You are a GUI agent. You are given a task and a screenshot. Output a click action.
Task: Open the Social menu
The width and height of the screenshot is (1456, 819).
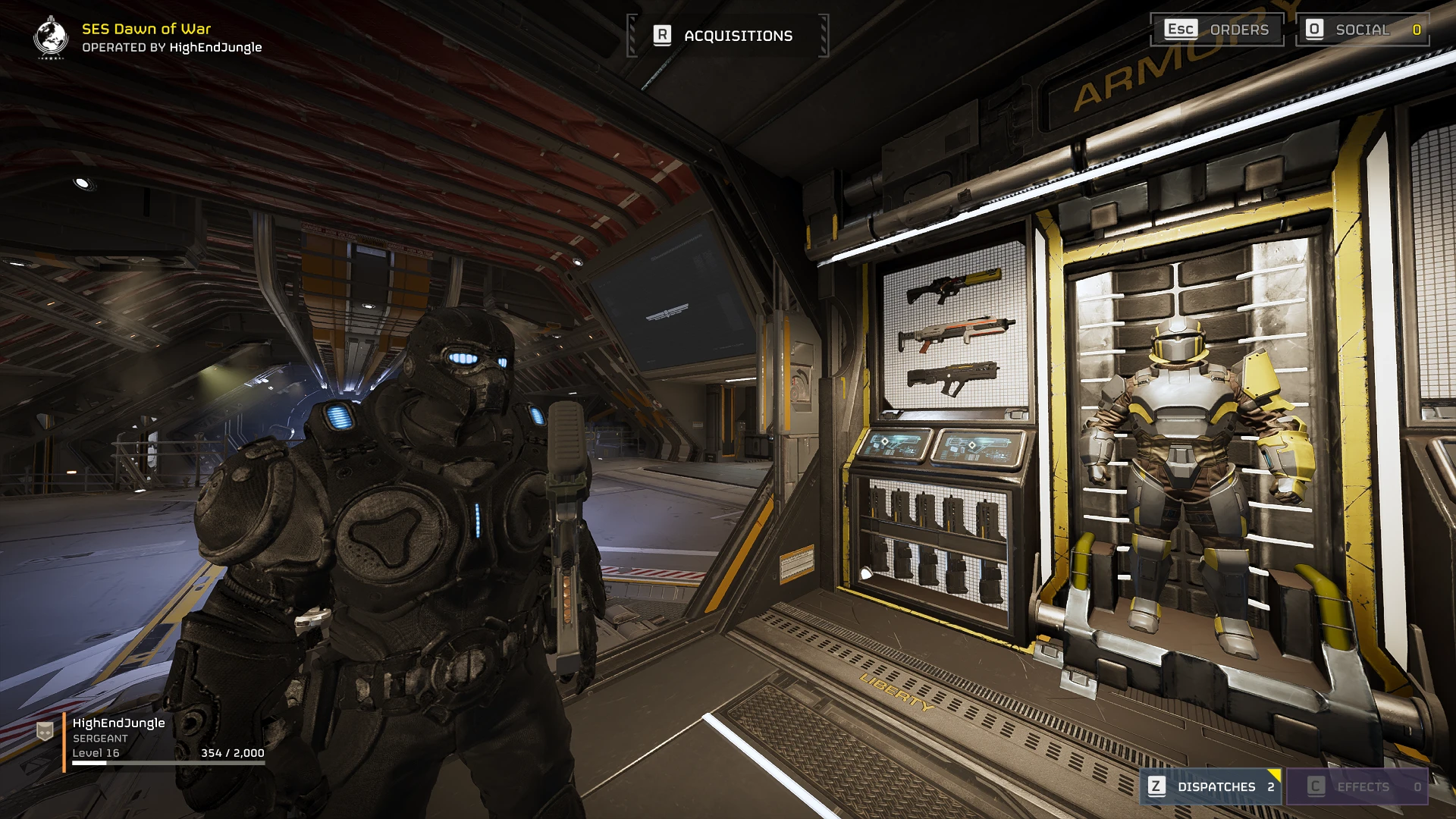(x=1363, y=30)
